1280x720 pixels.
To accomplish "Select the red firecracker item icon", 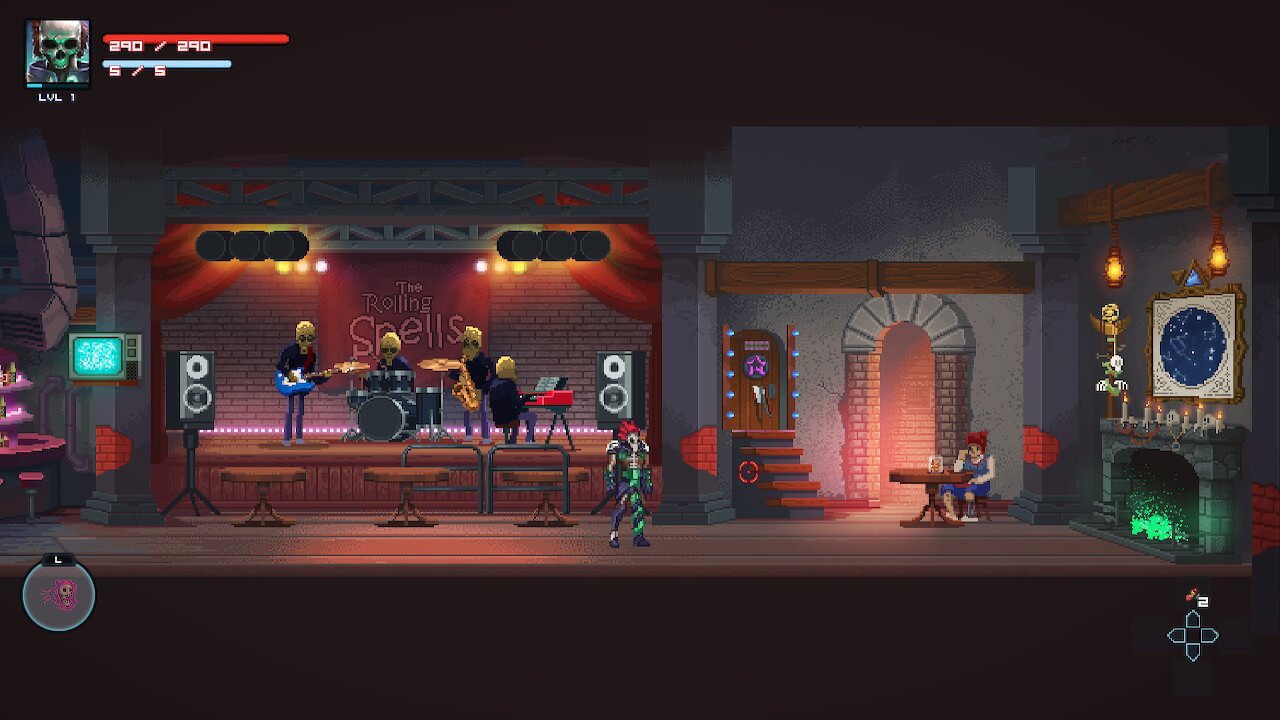I will (1191, 596).
